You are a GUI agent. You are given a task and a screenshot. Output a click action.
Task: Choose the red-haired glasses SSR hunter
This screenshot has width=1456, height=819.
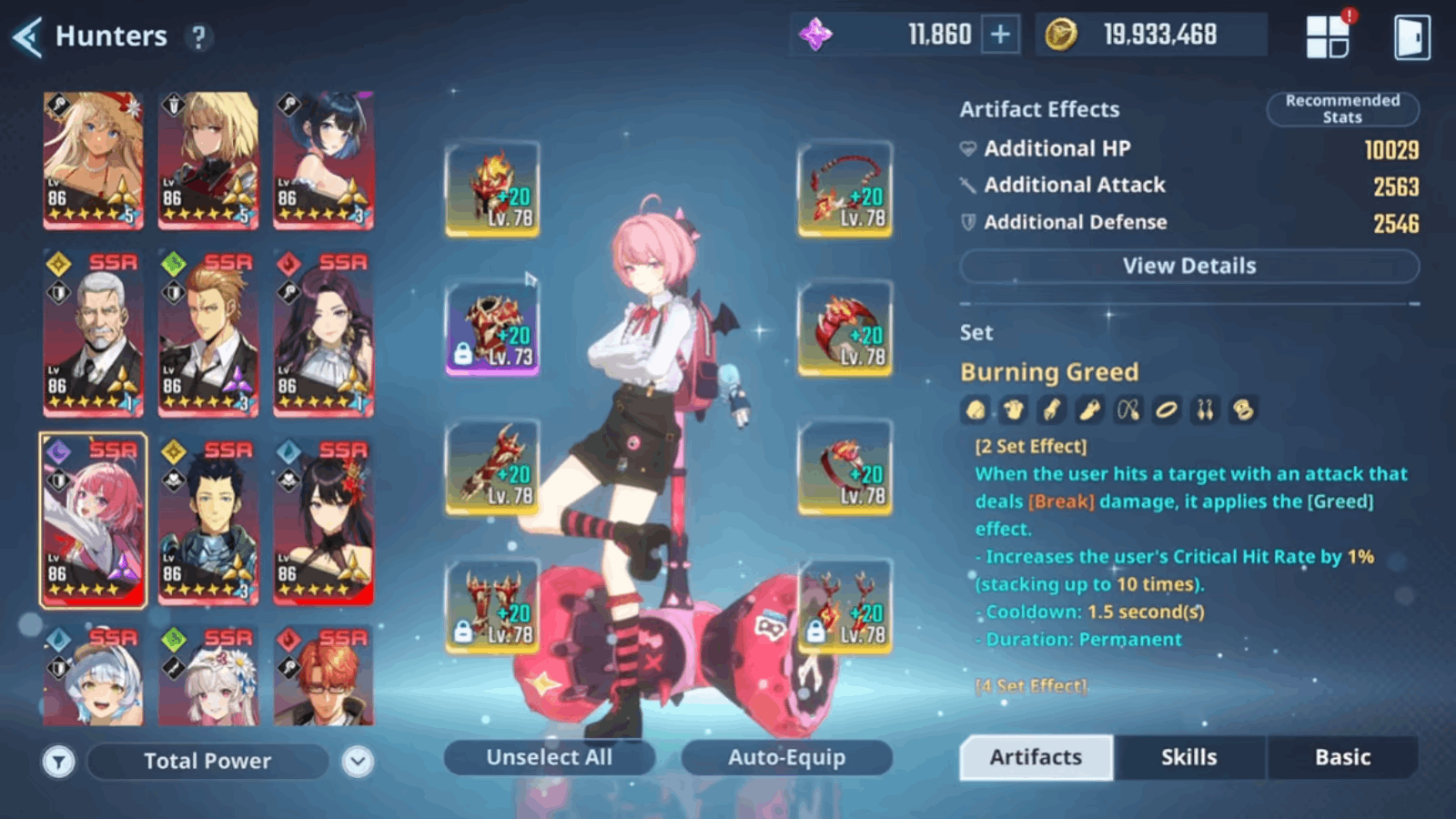323,675
